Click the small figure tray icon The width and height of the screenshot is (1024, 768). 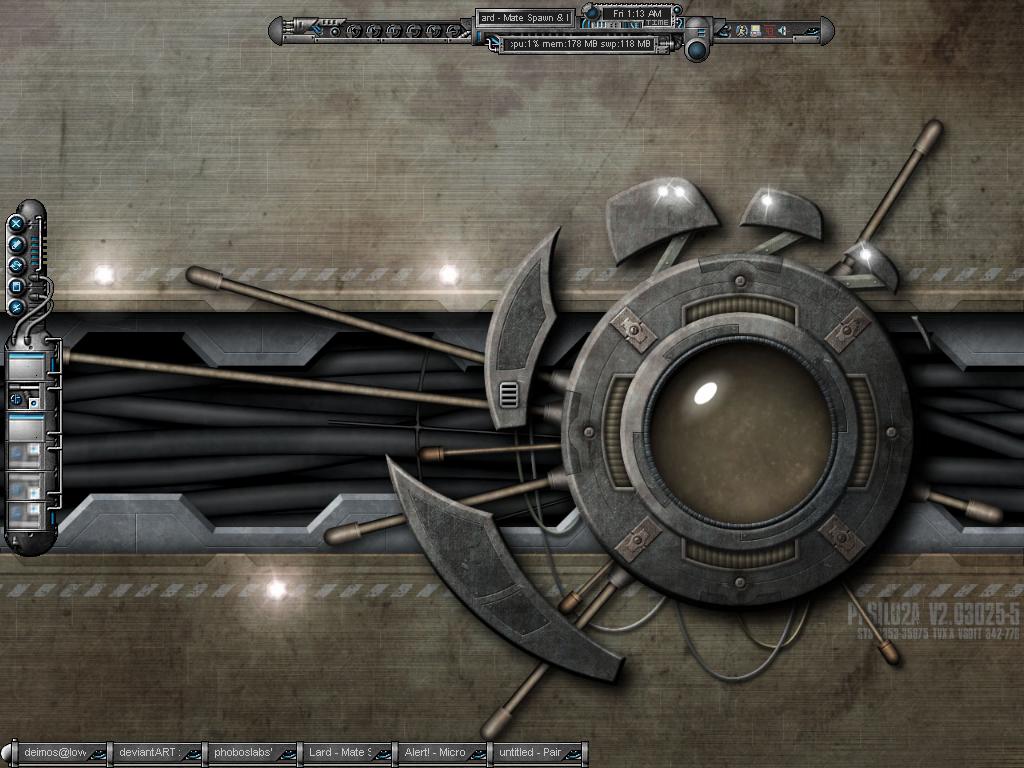click(741, 31)
